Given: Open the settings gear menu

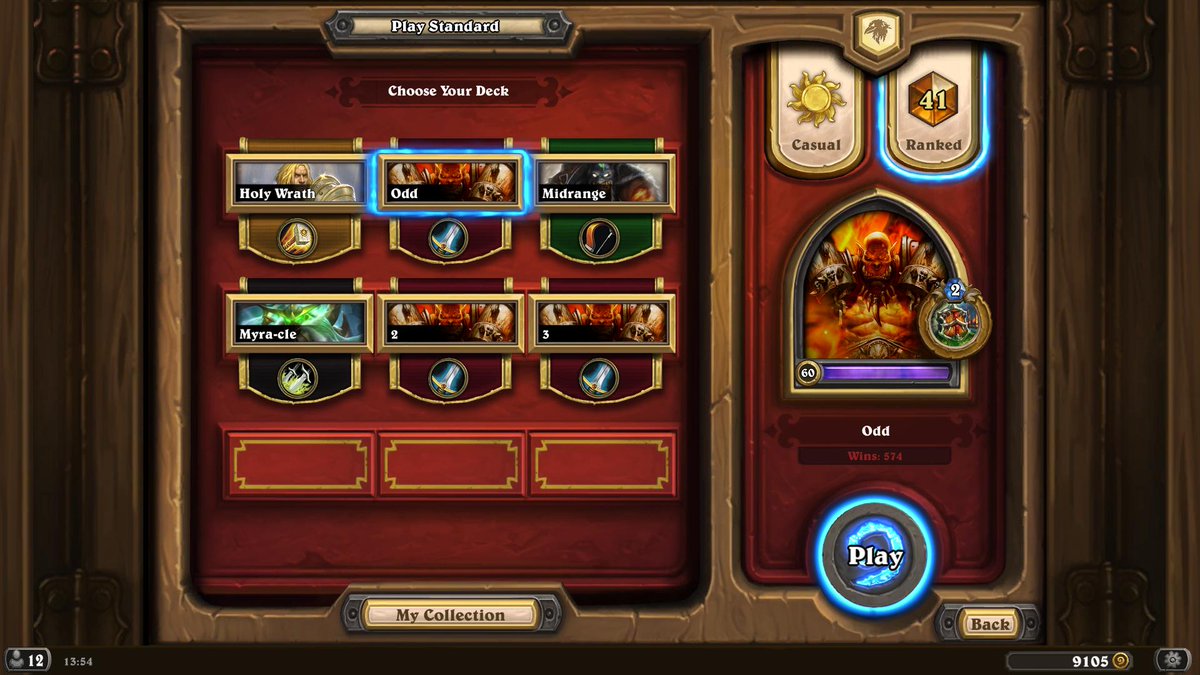Looking at the screenshot, I should point(1172,660).
